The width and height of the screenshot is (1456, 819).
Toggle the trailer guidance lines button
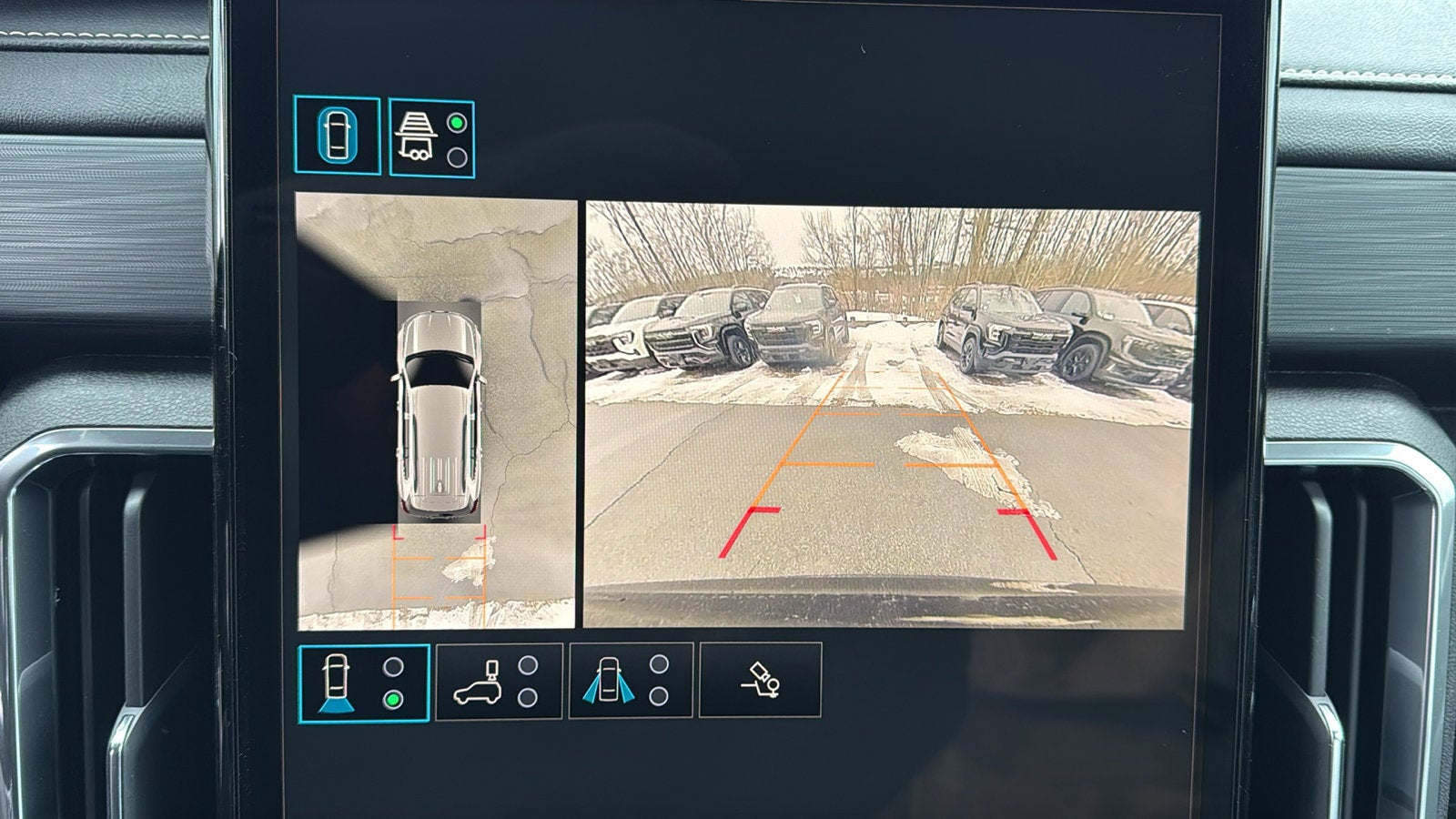(431, 137)
